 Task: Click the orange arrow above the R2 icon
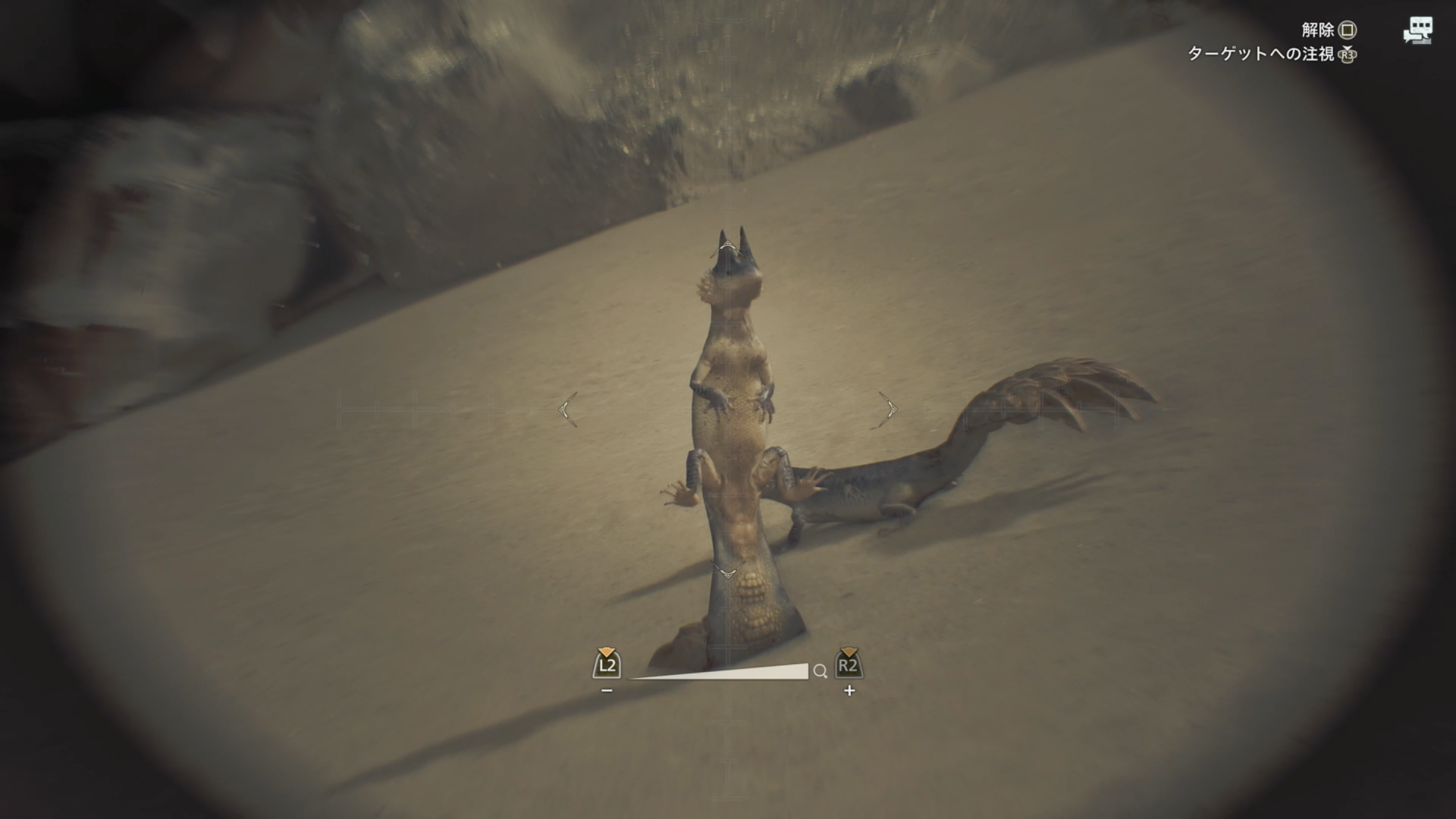[849, 651]
